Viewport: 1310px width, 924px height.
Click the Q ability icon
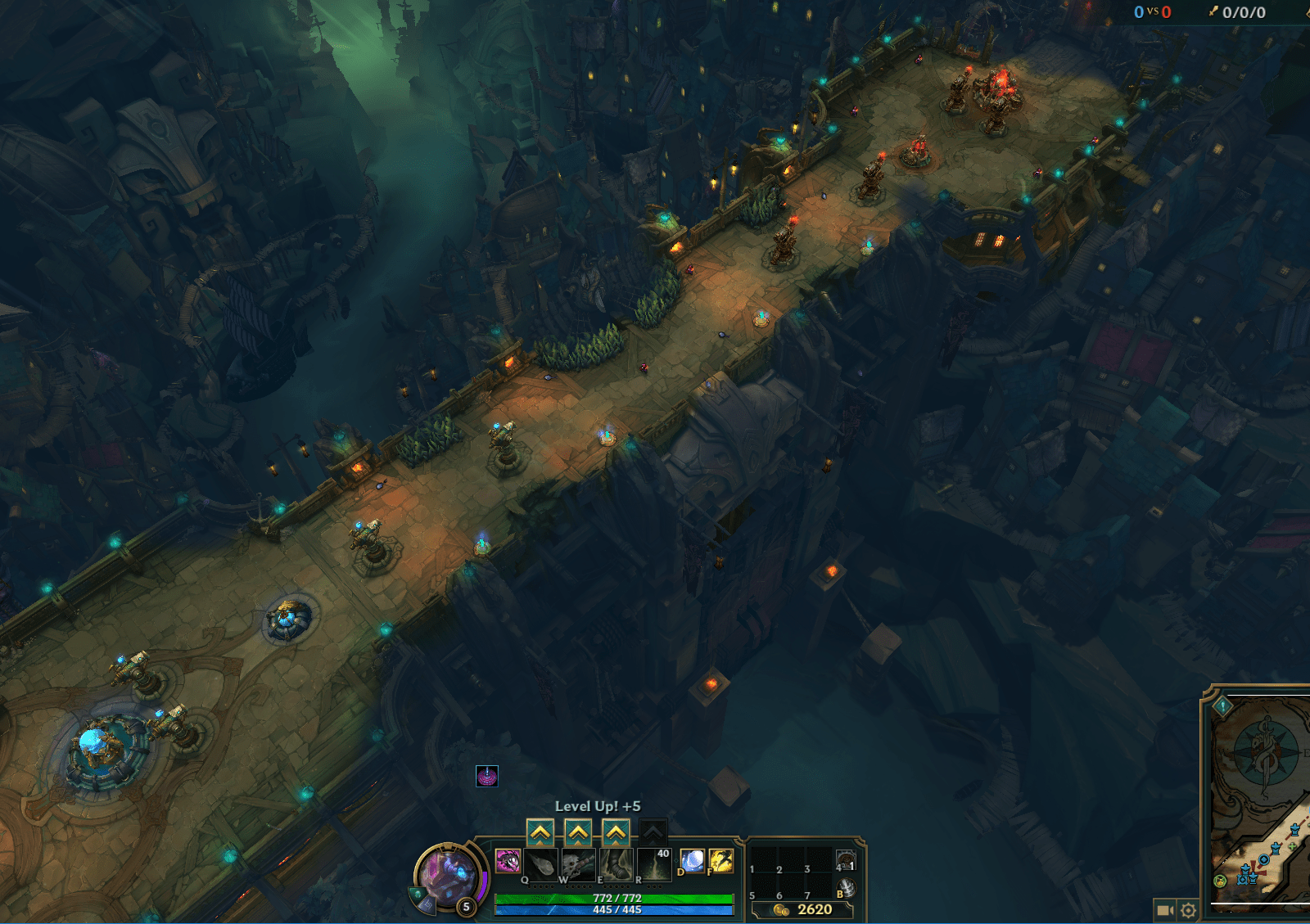click(541, 864)
